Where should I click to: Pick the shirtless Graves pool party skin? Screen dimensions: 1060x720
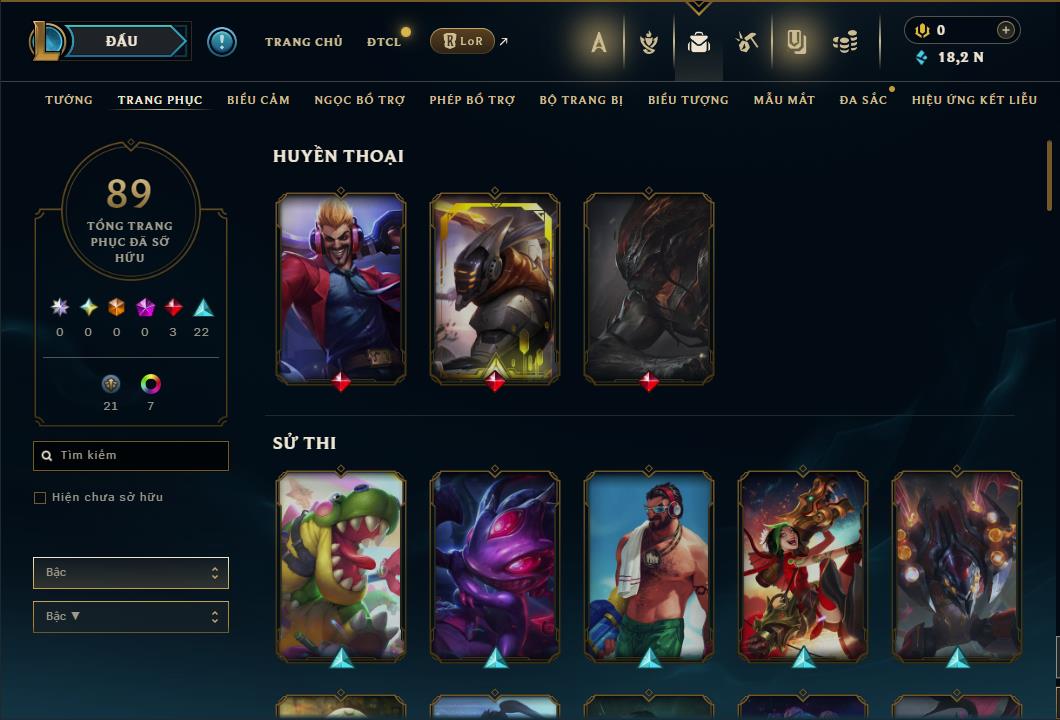(649, 565)
